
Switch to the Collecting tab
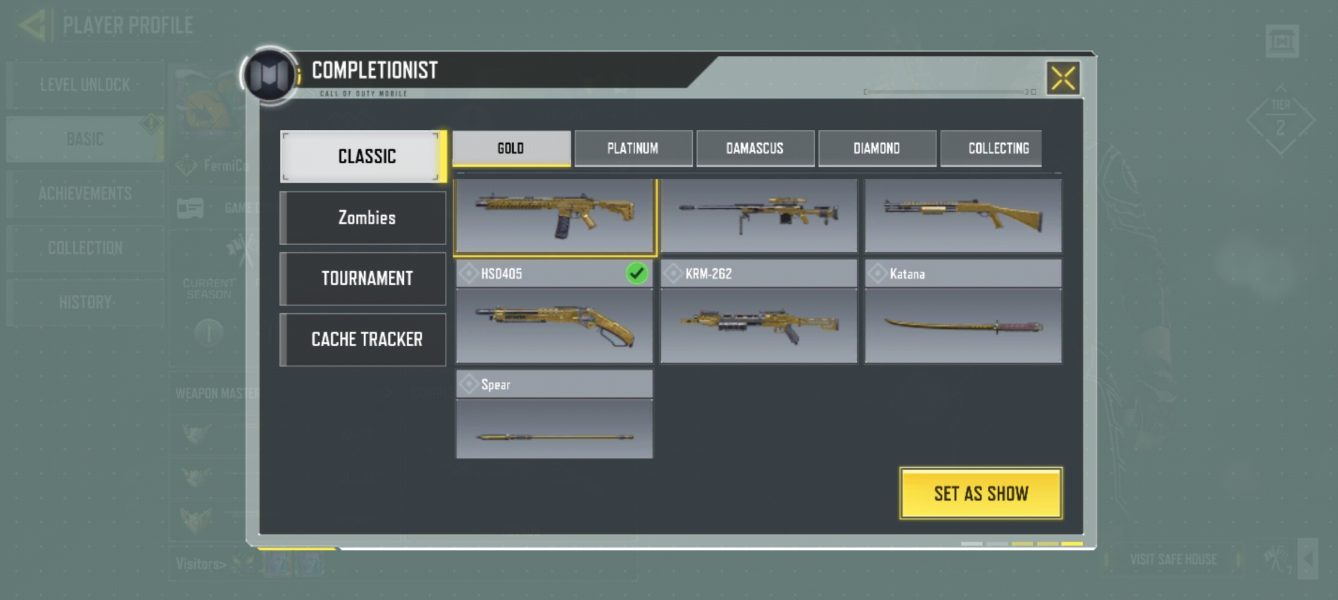(x=997, y=148)
